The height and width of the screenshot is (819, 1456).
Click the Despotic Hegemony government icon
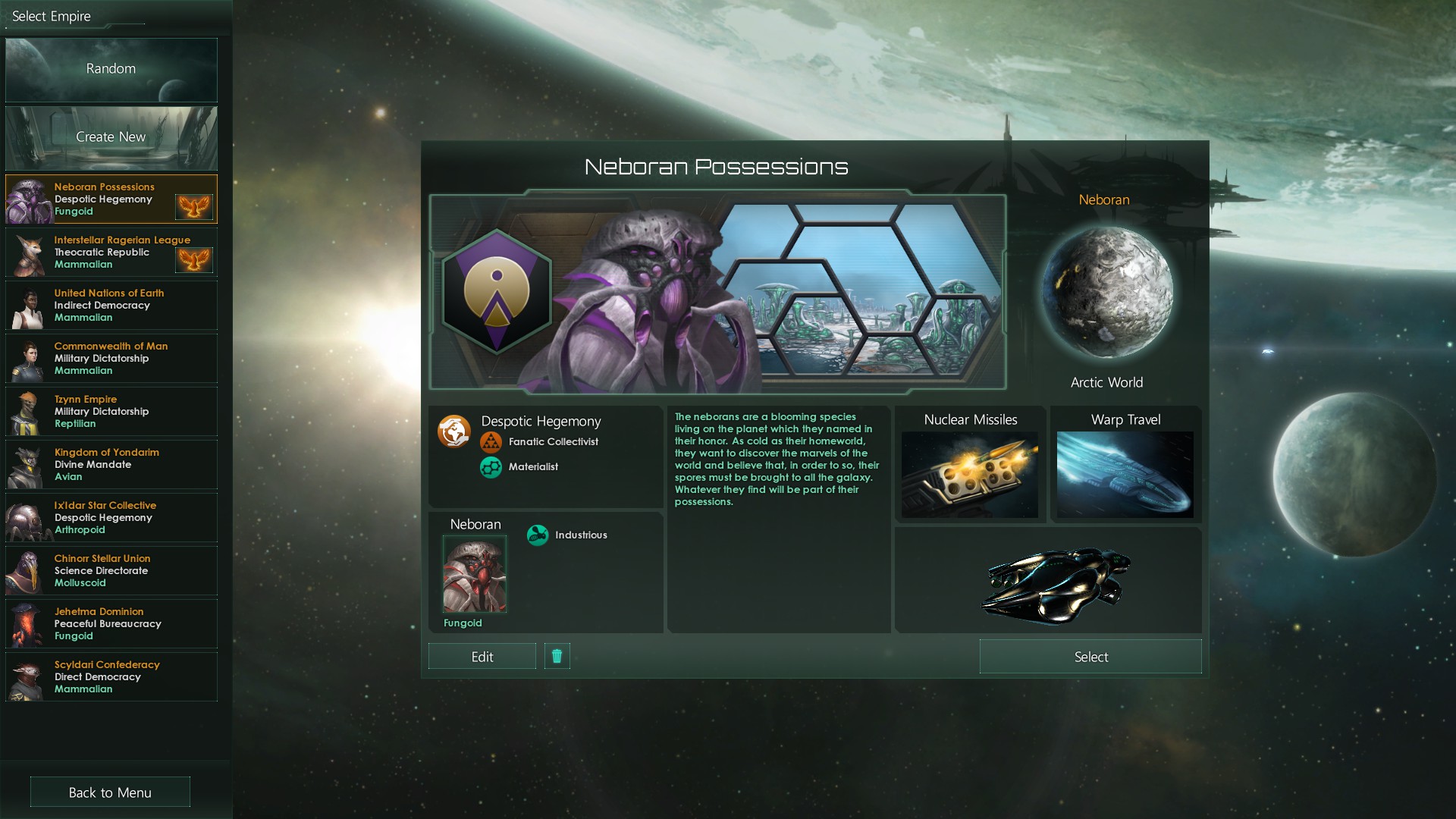pyautogui.click(x=453, y=431)
